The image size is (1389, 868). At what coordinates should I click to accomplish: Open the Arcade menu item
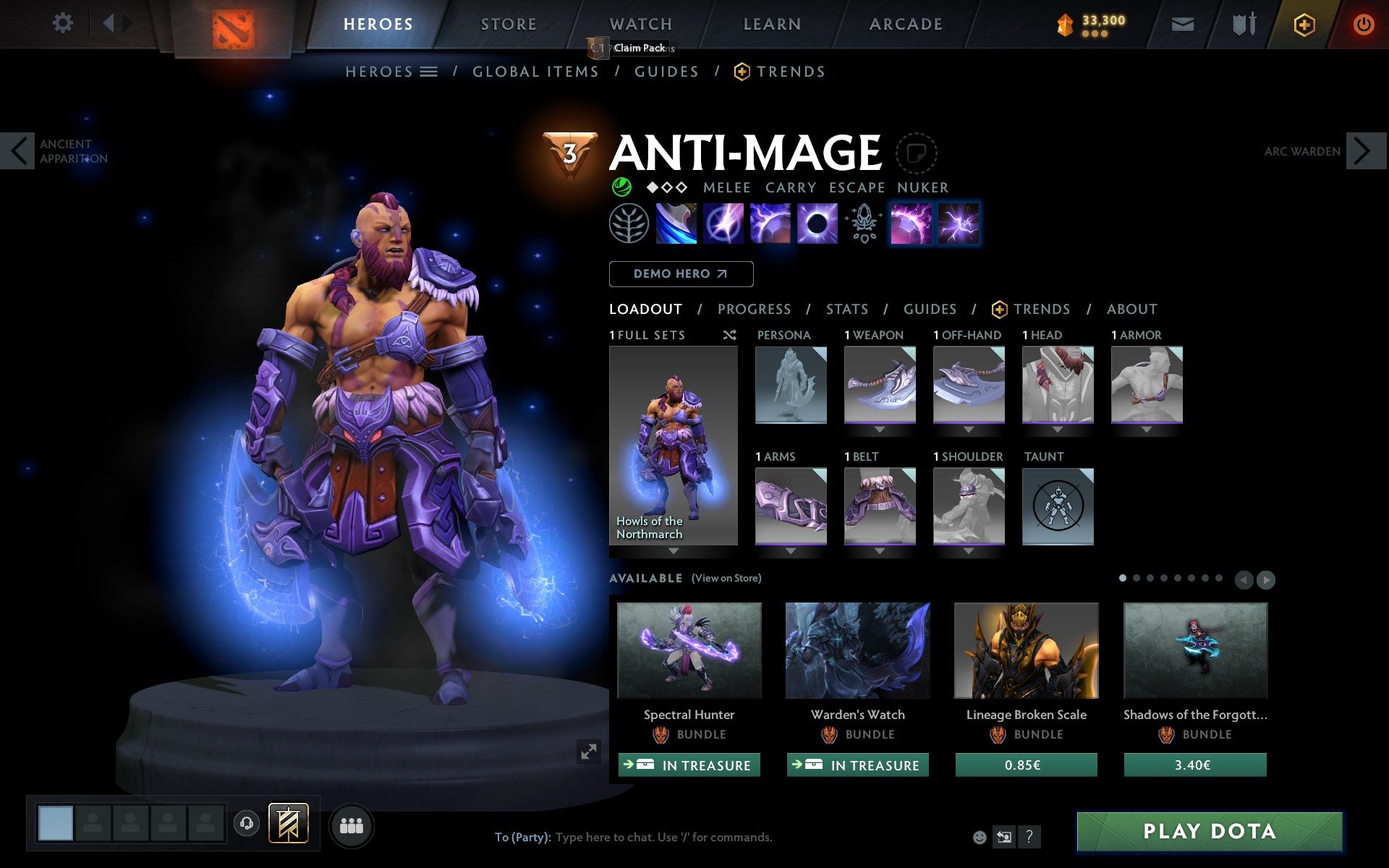pyautogui.click(x=906, y=23)
